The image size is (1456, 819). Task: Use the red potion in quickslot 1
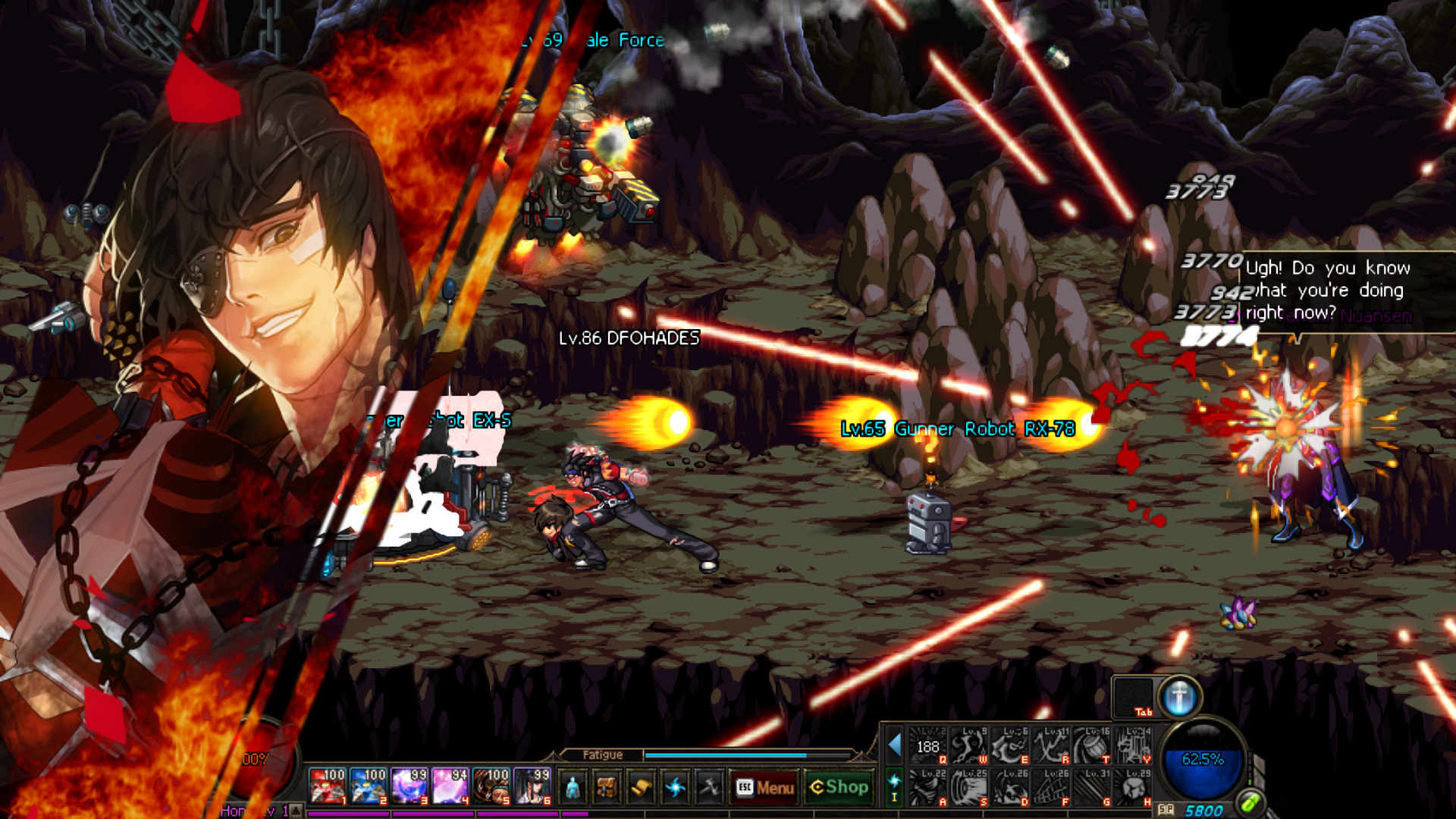pos(327,787)
